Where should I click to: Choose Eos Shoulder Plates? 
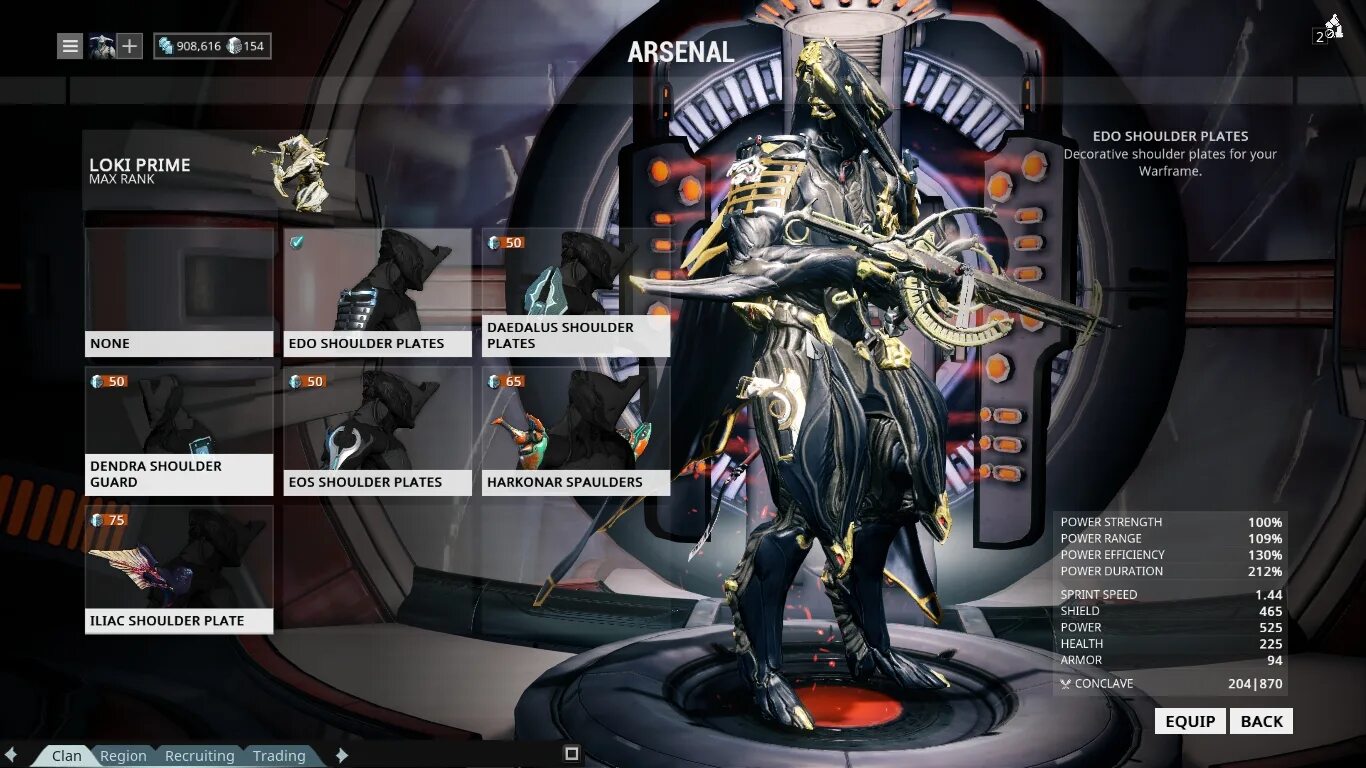tap(377, 431)
